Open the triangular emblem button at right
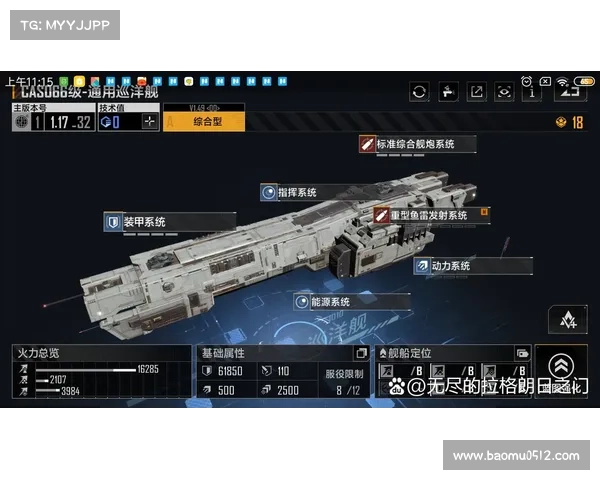The image size is (600, 480). point(568,320)
